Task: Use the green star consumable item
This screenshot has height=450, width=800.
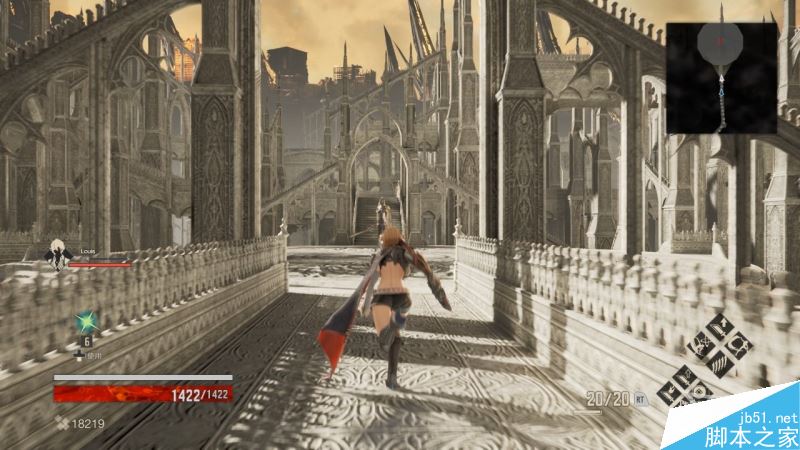Action: coord(87,322)
